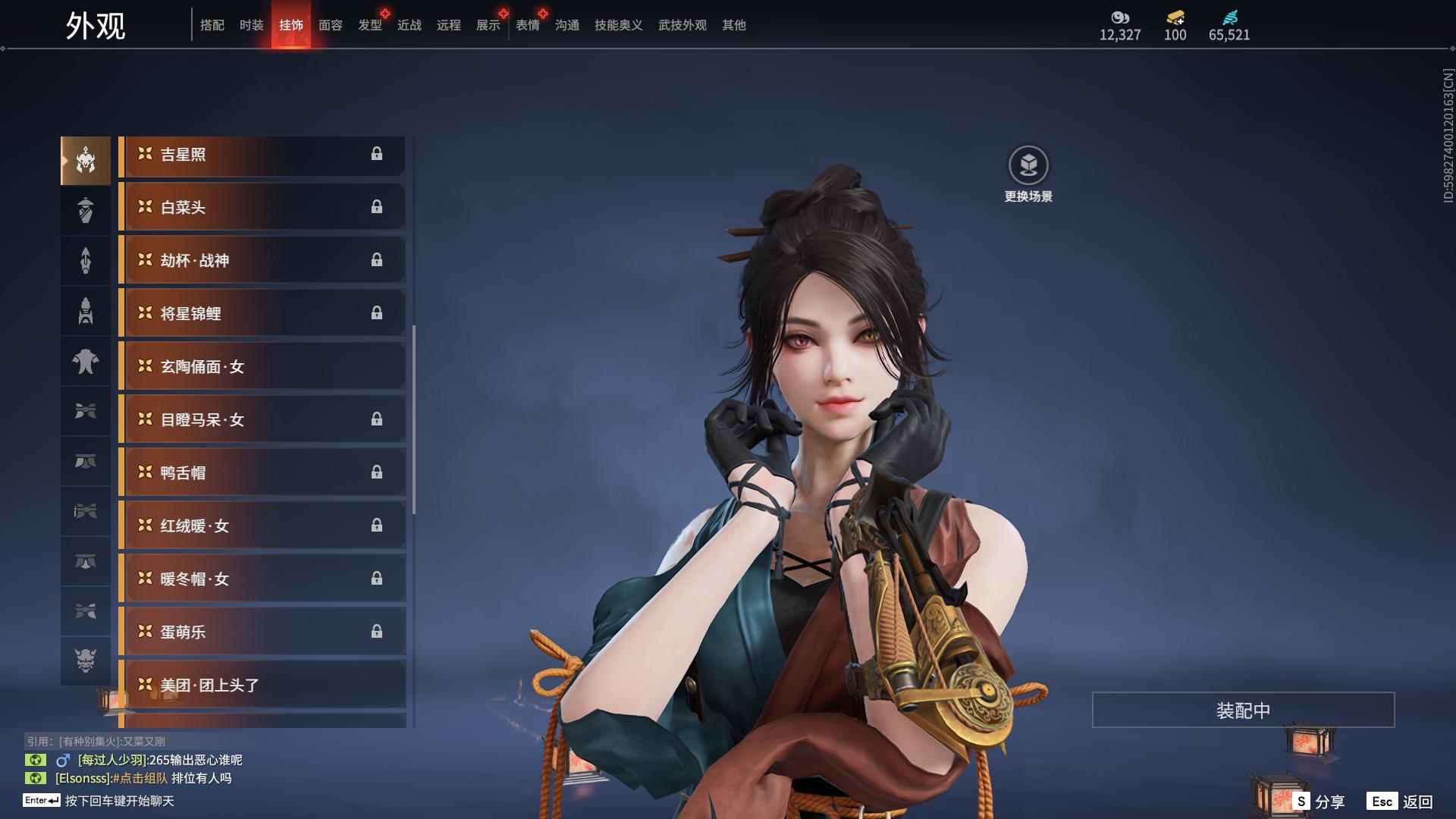Select the 武技外观 tab

point(682,25)
